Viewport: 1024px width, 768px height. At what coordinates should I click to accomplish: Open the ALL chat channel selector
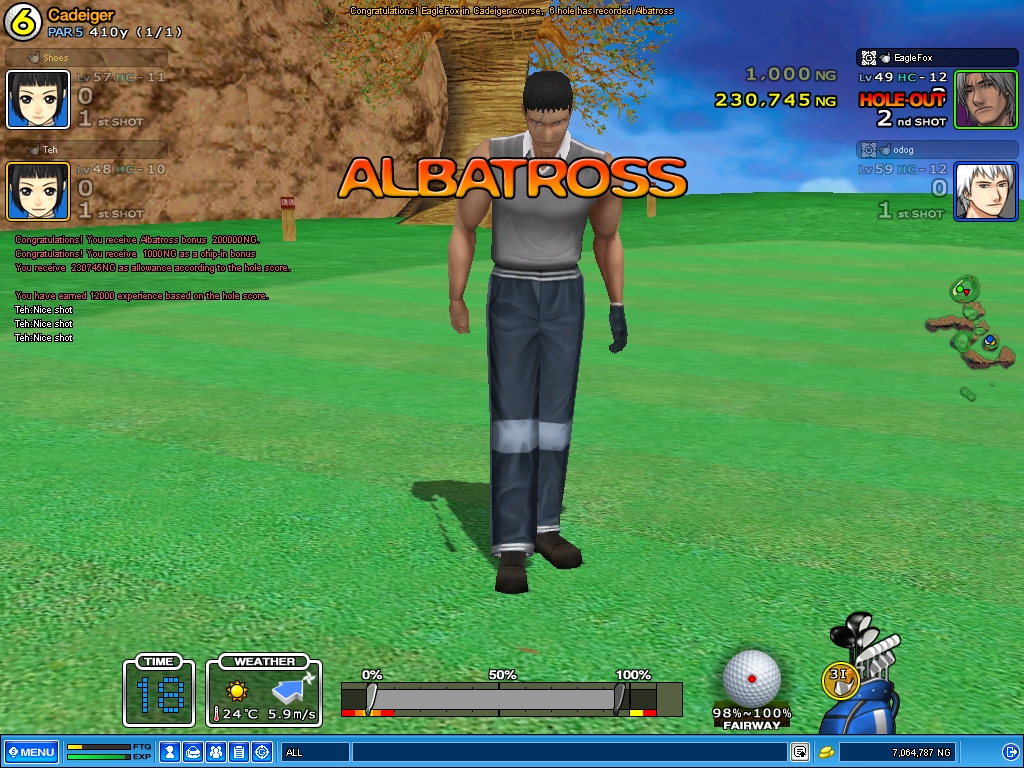(x=315, y=751)
